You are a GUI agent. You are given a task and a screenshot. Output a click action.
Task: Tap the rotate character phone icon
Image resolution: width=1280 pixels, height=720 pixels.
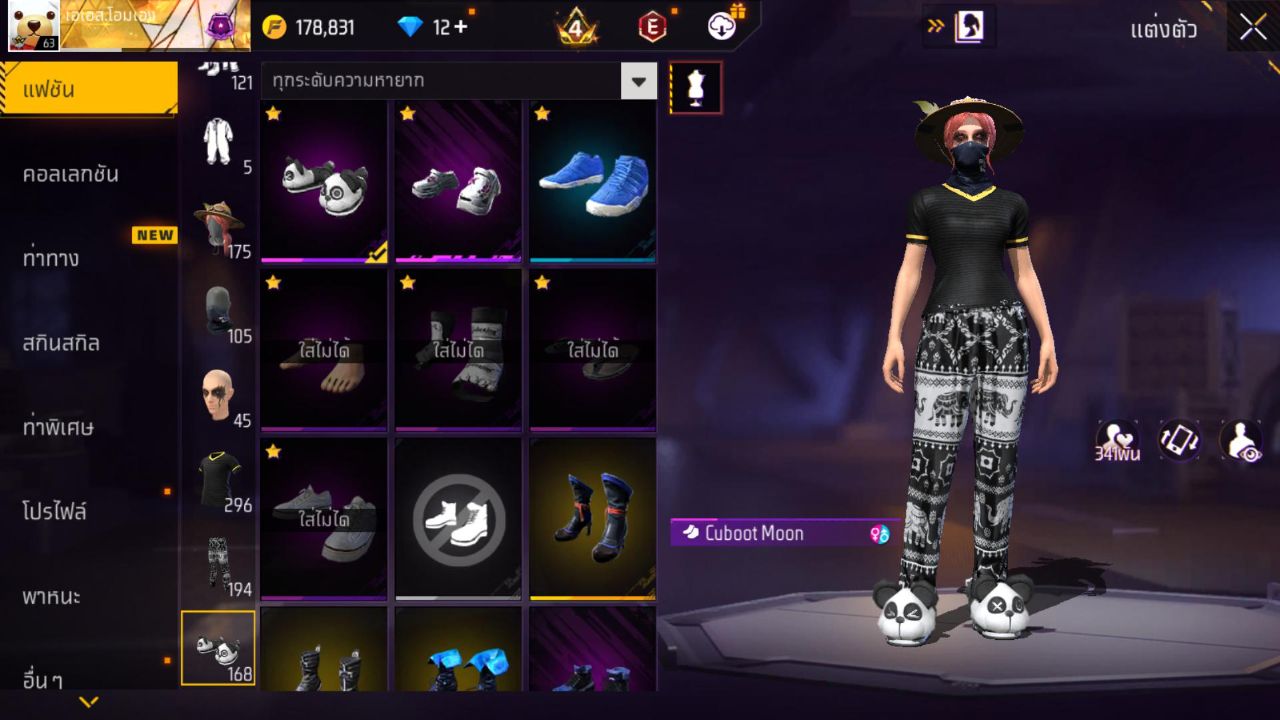point(1177,440)
